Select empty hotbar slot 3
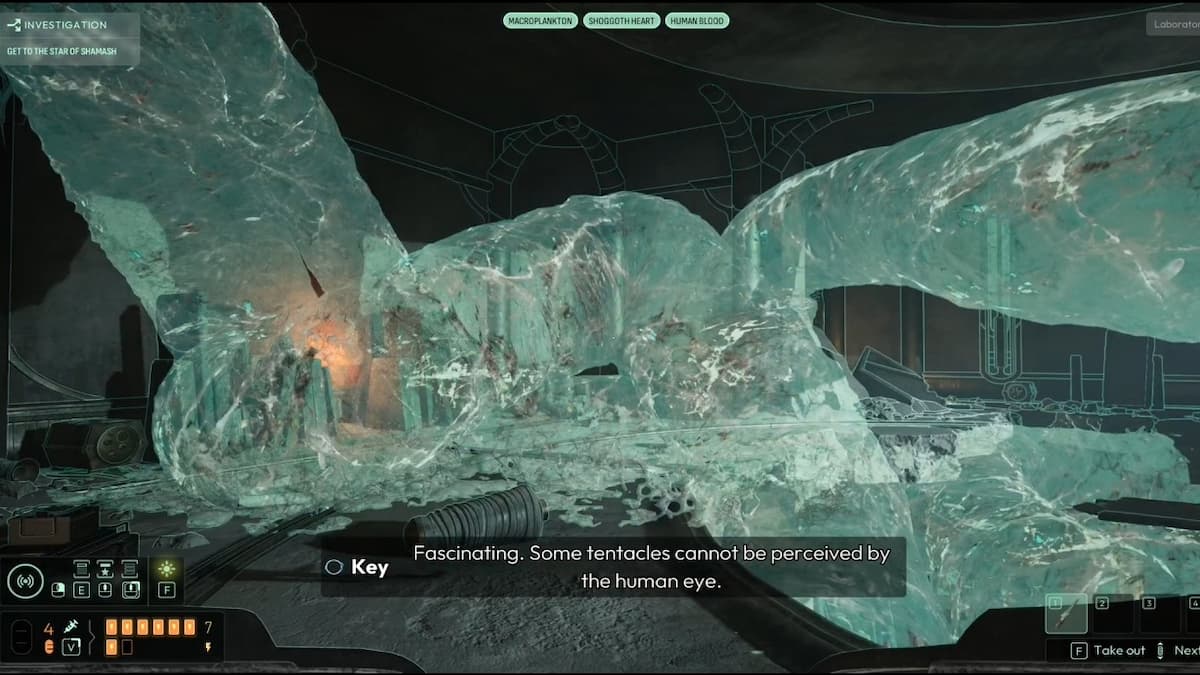This screenshot has width=1200, height=675. (1158, 613)
